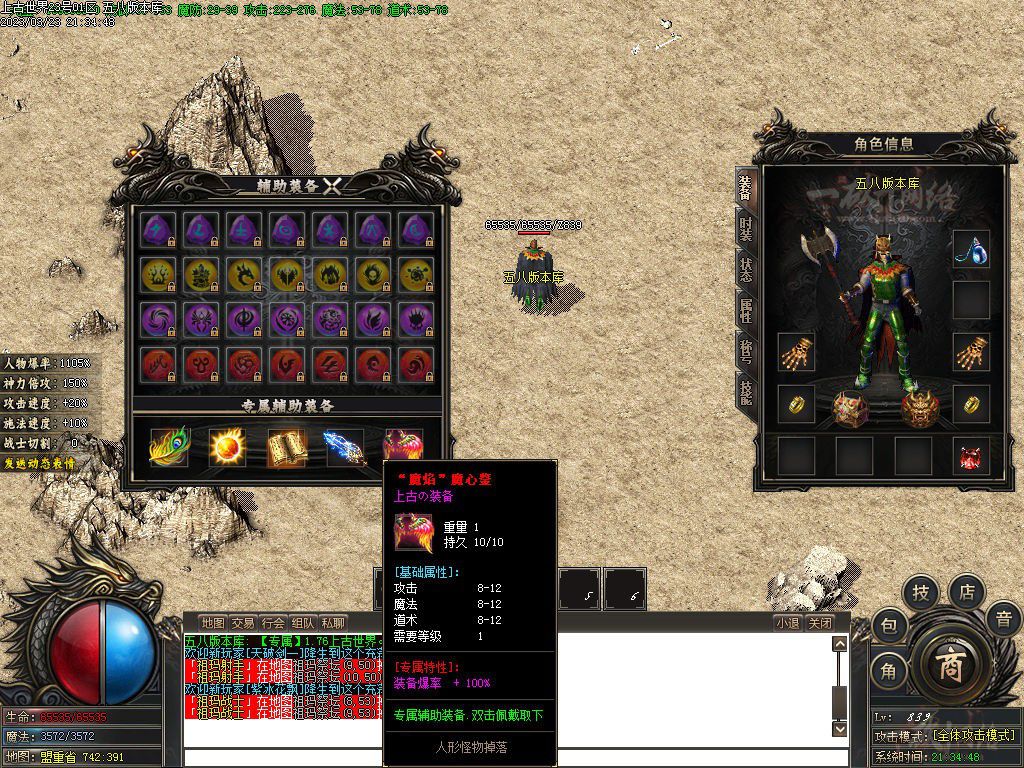Image resolution: width=1024 pixels, height=768 pixels.
Task: Select the golden open book item
Action: 285,446
